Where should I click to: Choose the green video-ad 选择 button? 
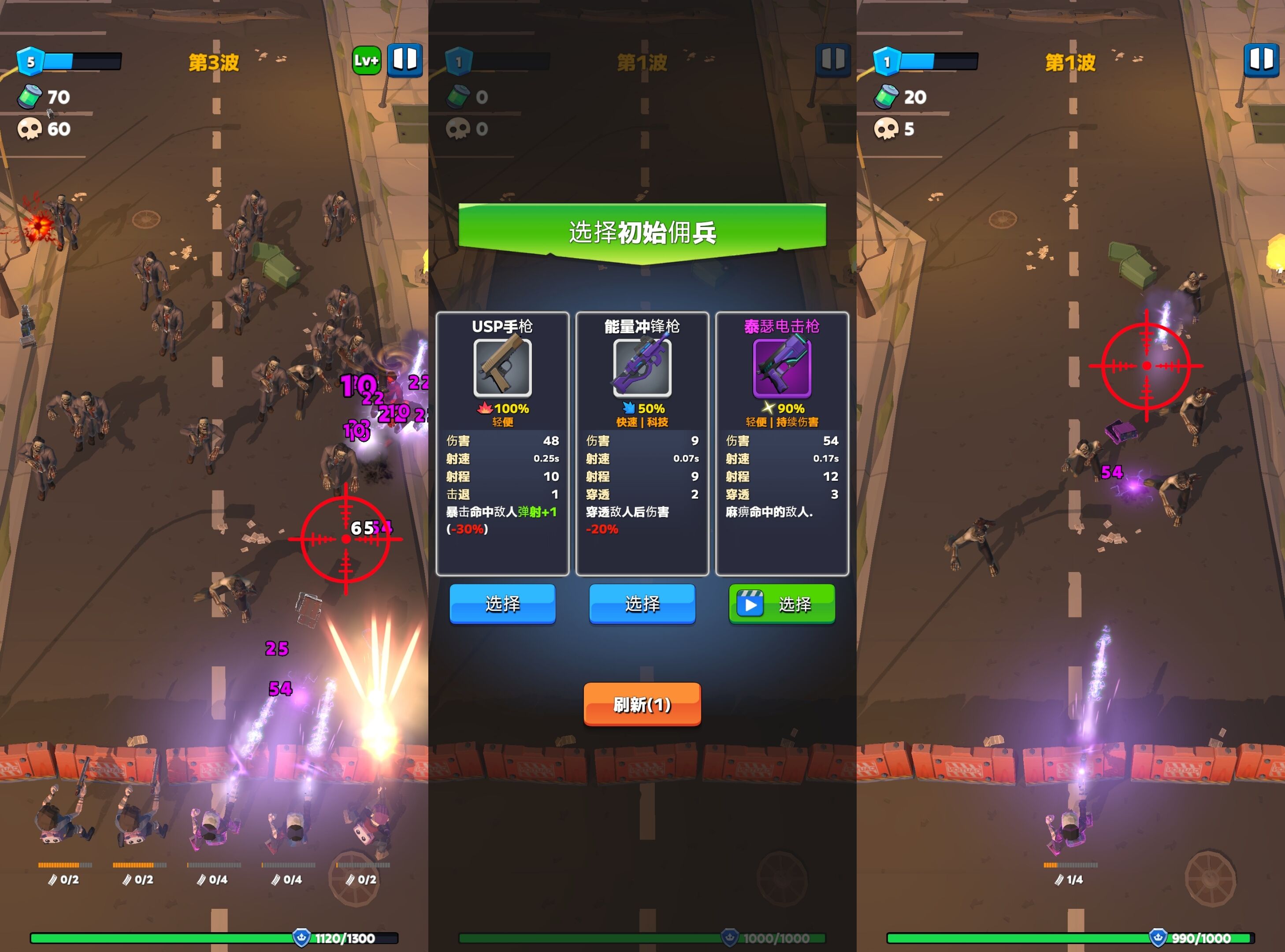(781, 603)
